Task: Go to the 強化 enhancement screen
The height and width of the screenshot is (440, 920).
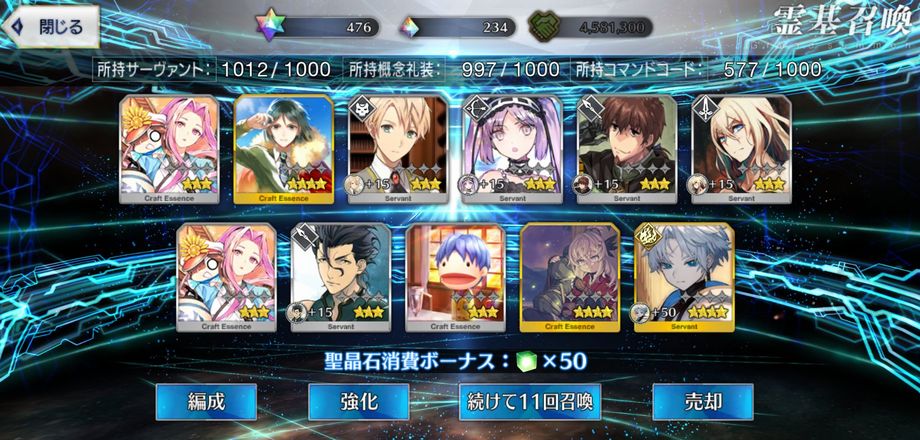Action: (x=358, y=402)
